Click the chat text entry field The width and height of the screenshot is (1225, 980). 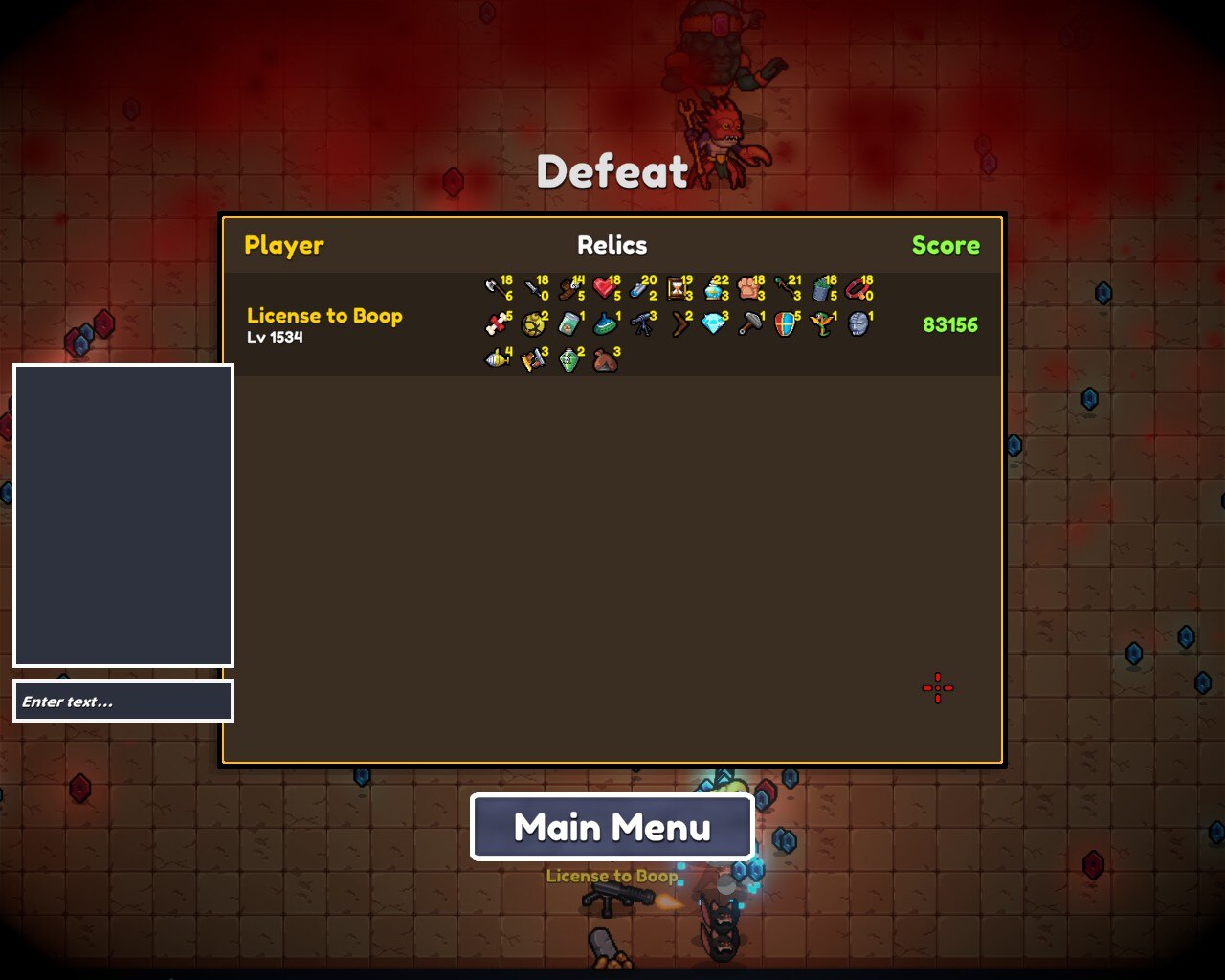click(123, 702)
